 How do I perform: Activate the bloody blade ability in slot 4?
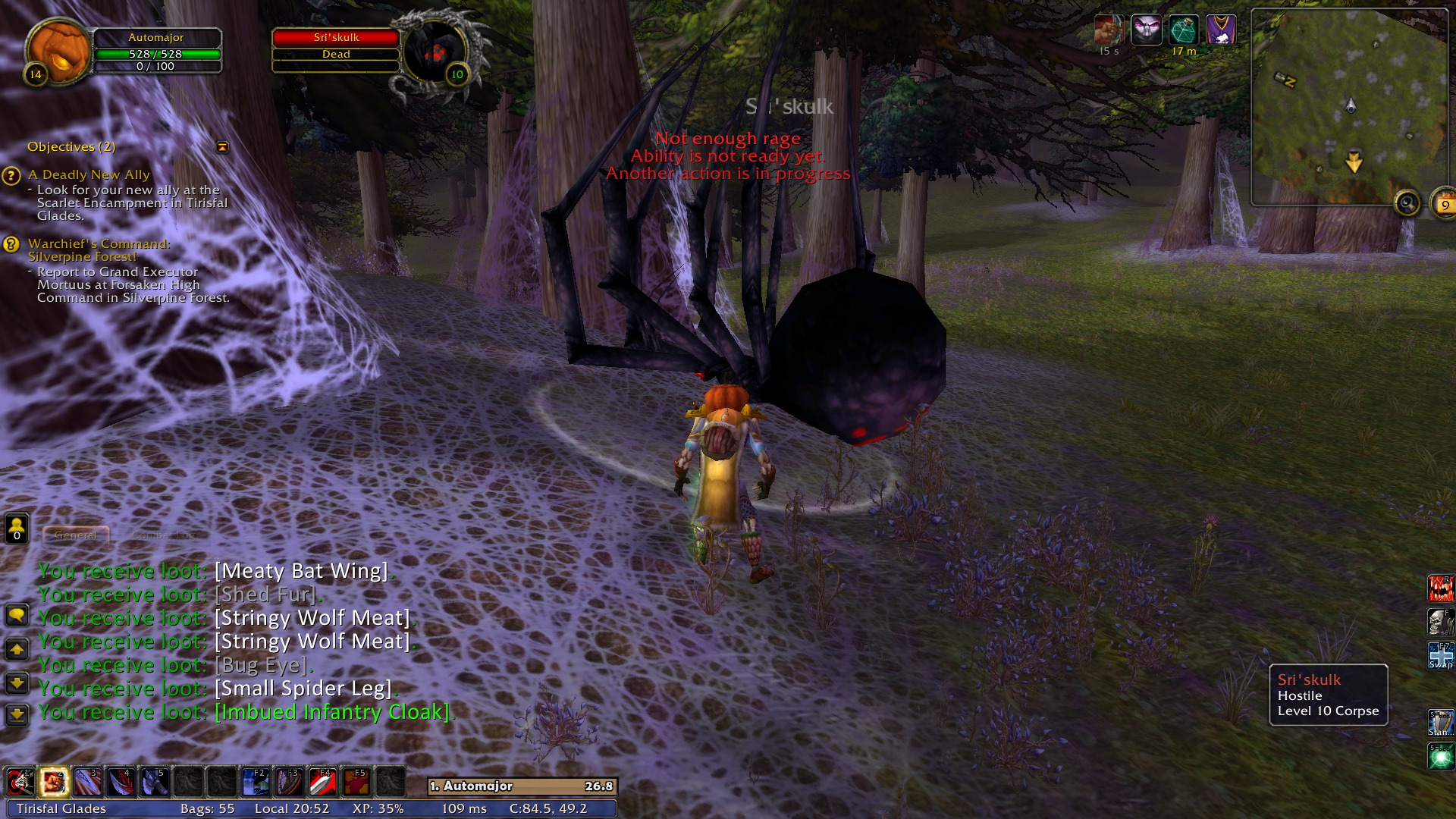[121, 782]
